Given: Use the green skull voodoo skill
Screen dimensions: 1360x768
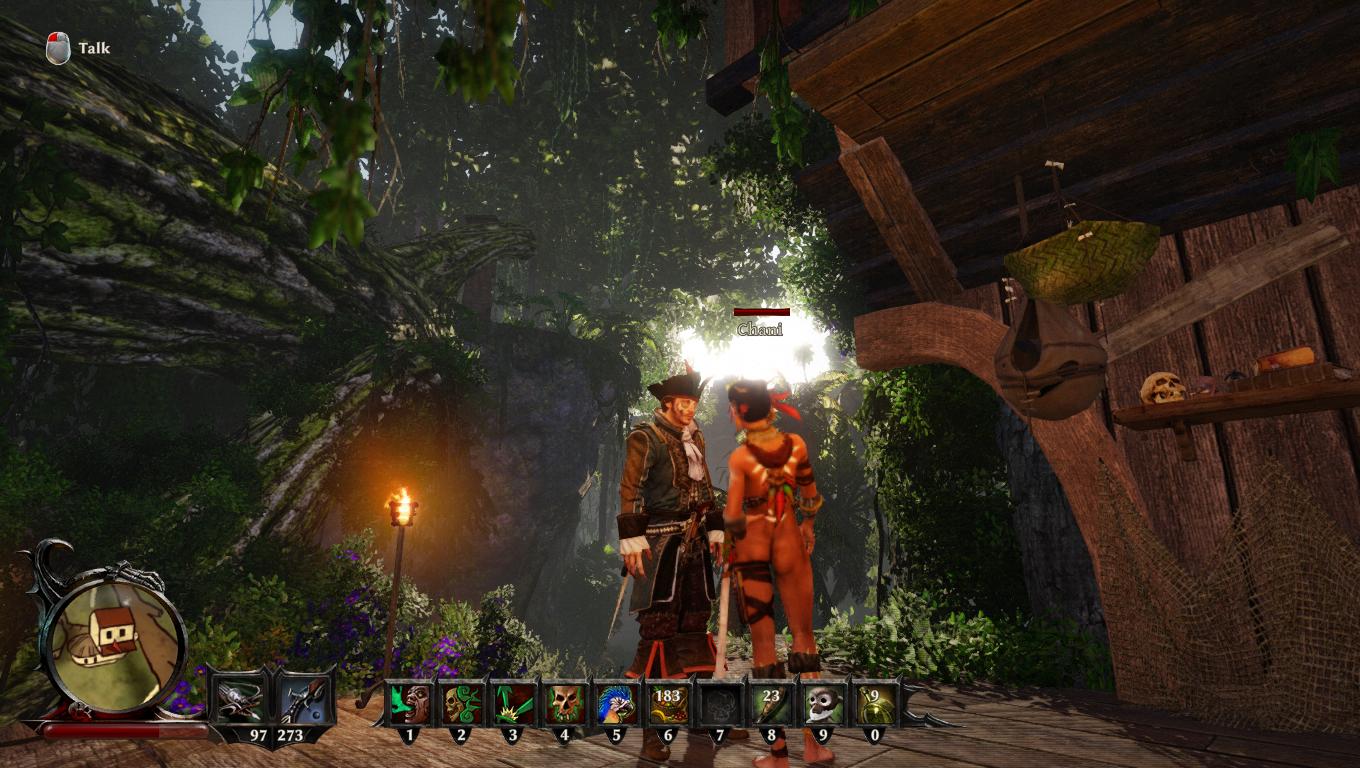Looking at the screenshot, I should (x=461, y=703).
